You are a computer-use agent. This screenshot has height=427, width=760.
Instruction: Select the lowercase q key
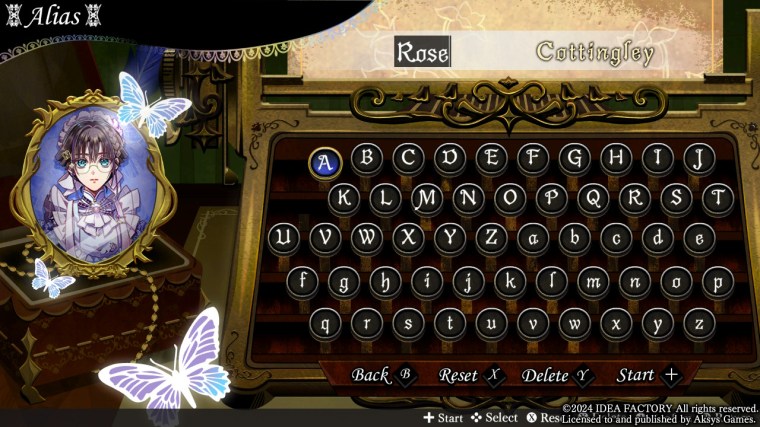324,323
